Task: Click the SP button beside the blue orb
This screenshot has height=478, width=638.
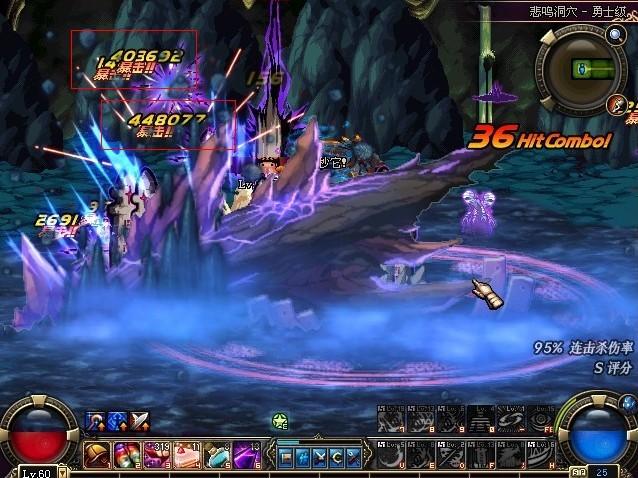Action: click(x=578, y=471)
